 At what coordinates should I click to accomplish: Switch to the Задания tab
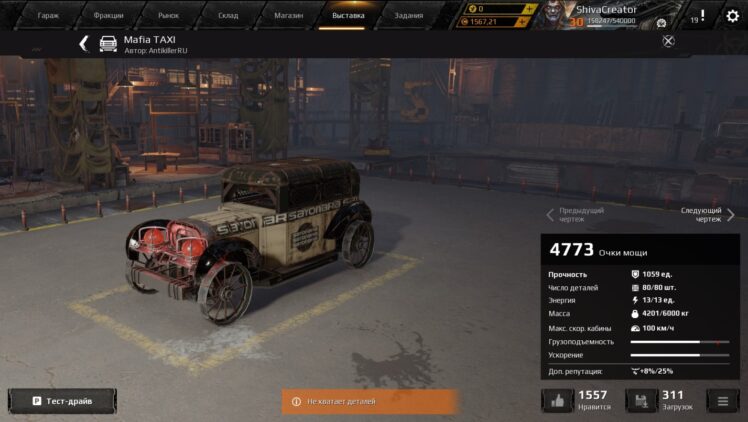coord(408,16)
